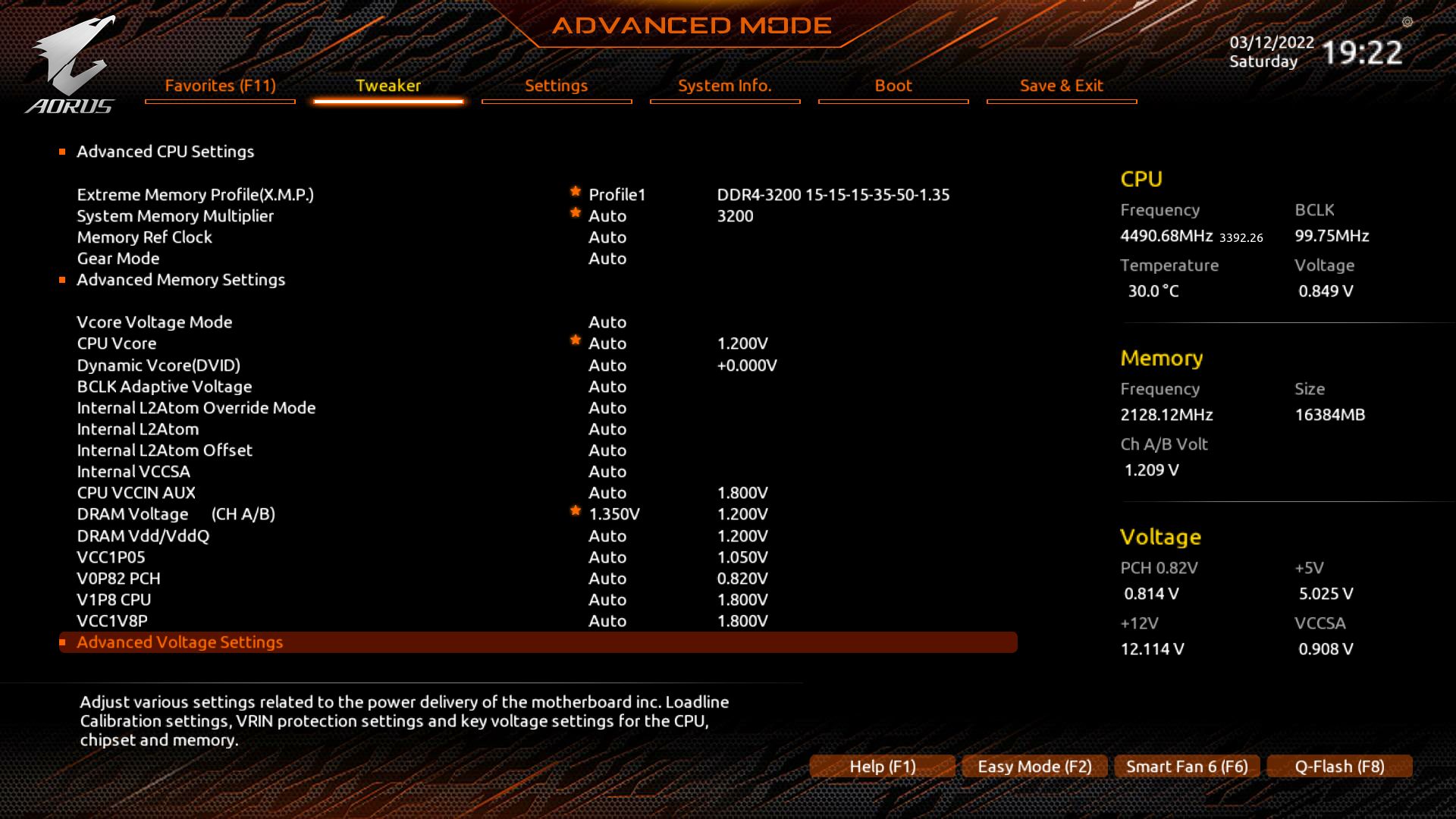Viewport: 1456px width, 819px height.
Task: Switch to Easy Mode (F2)
Action: (x=1034, y=767)
